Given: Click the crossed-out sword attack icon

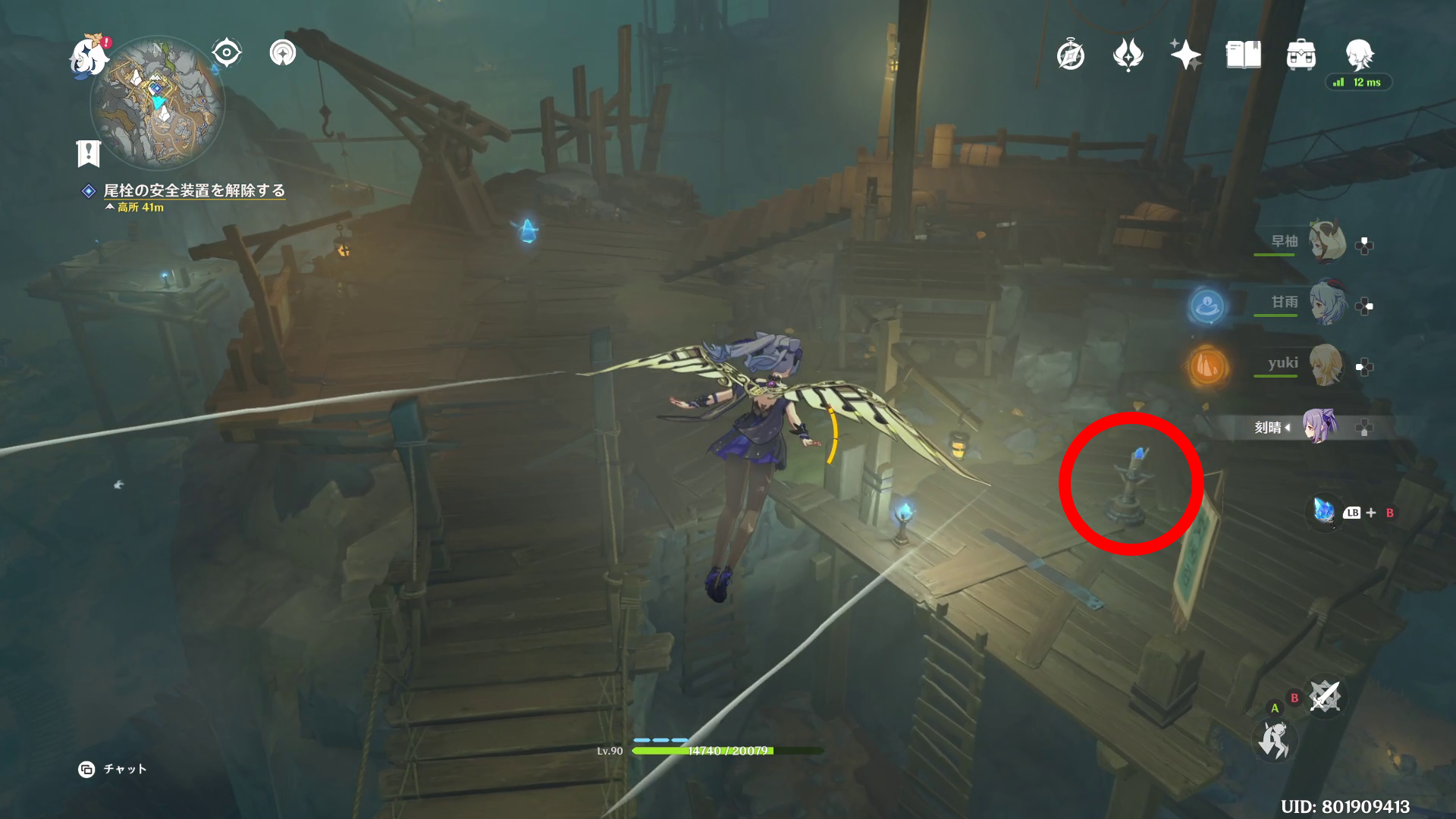Looking at the screenshot, I should click(x=1324, y=697).
